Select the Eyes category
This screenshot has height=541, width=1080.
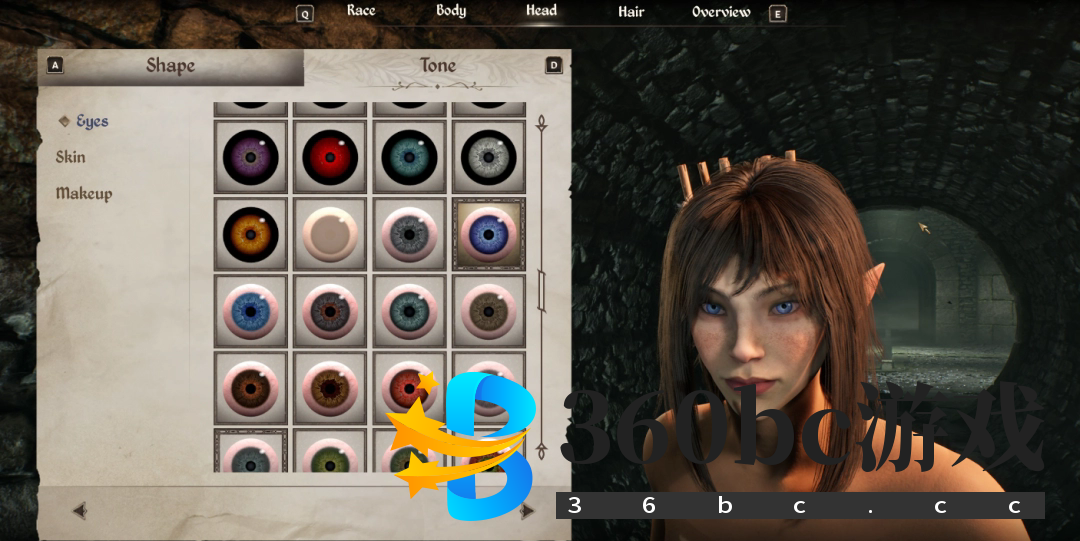point(92,121)
